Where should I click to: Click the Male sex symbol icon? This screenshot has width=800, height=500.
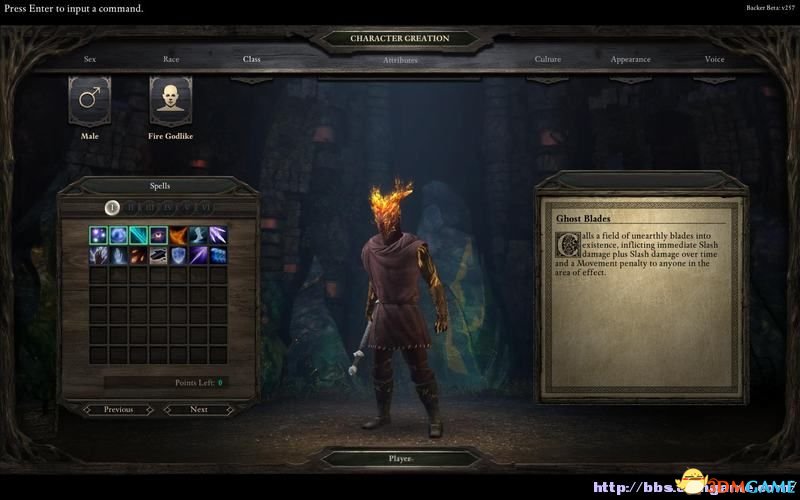[x=89, y=99]
